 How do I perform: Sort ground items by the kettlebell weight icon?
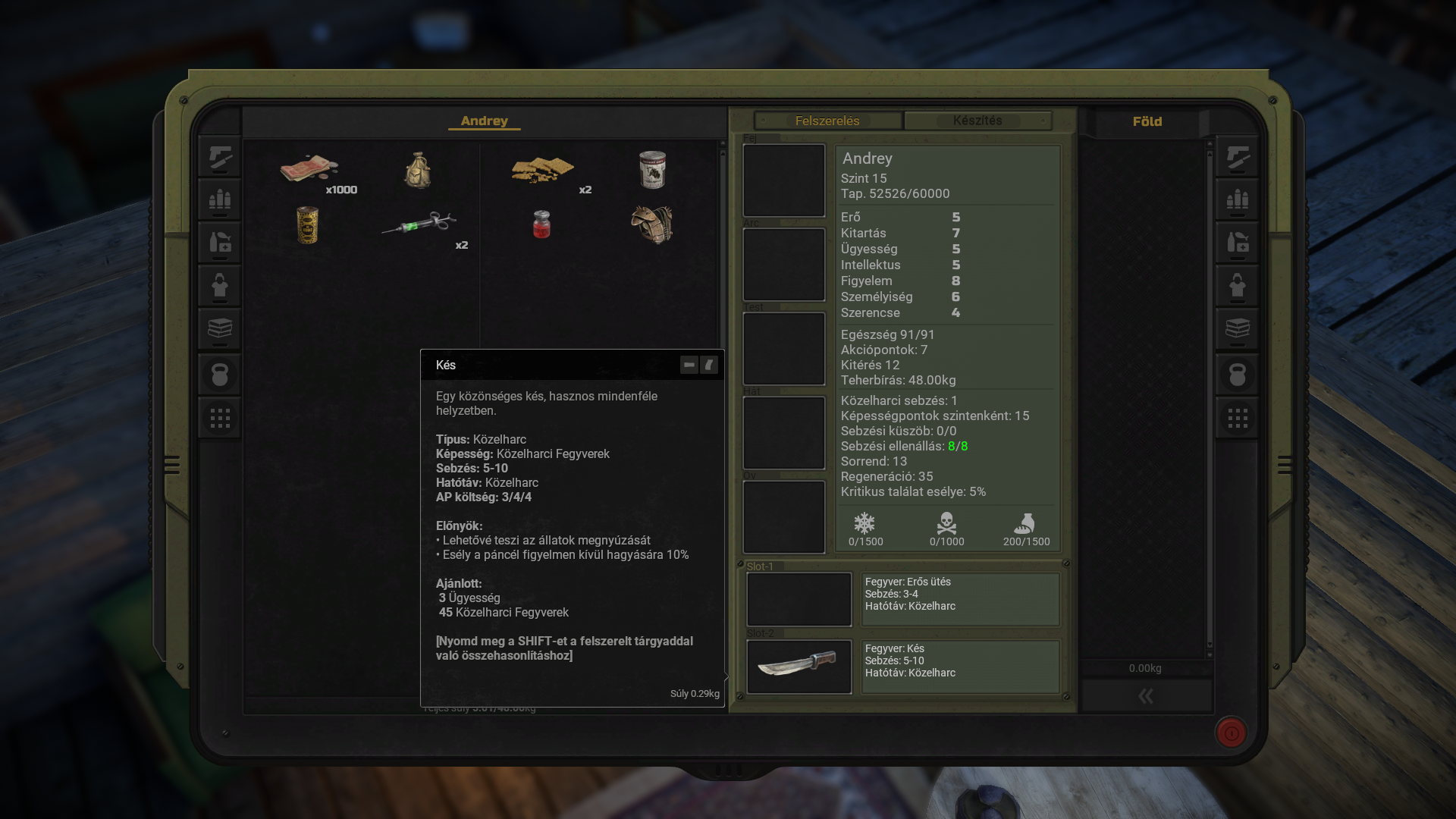pos(1238,375)
